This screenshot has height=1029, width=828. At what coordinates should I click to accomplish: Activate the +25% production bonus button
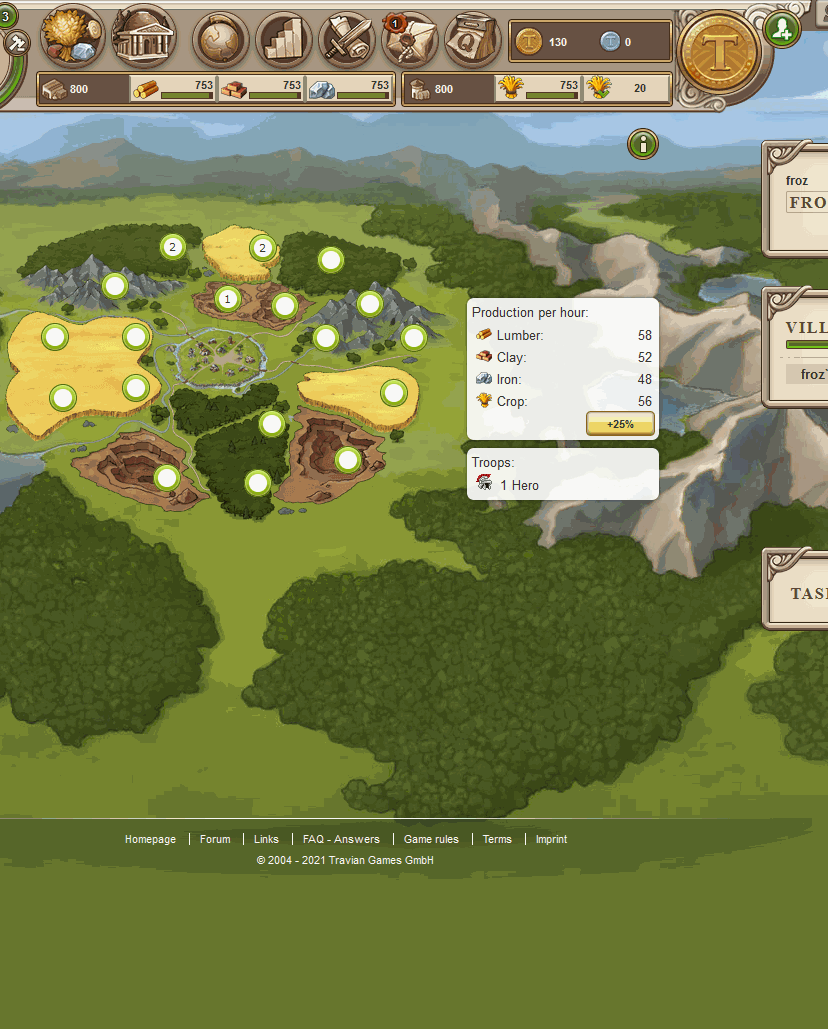tap(620, 424)
